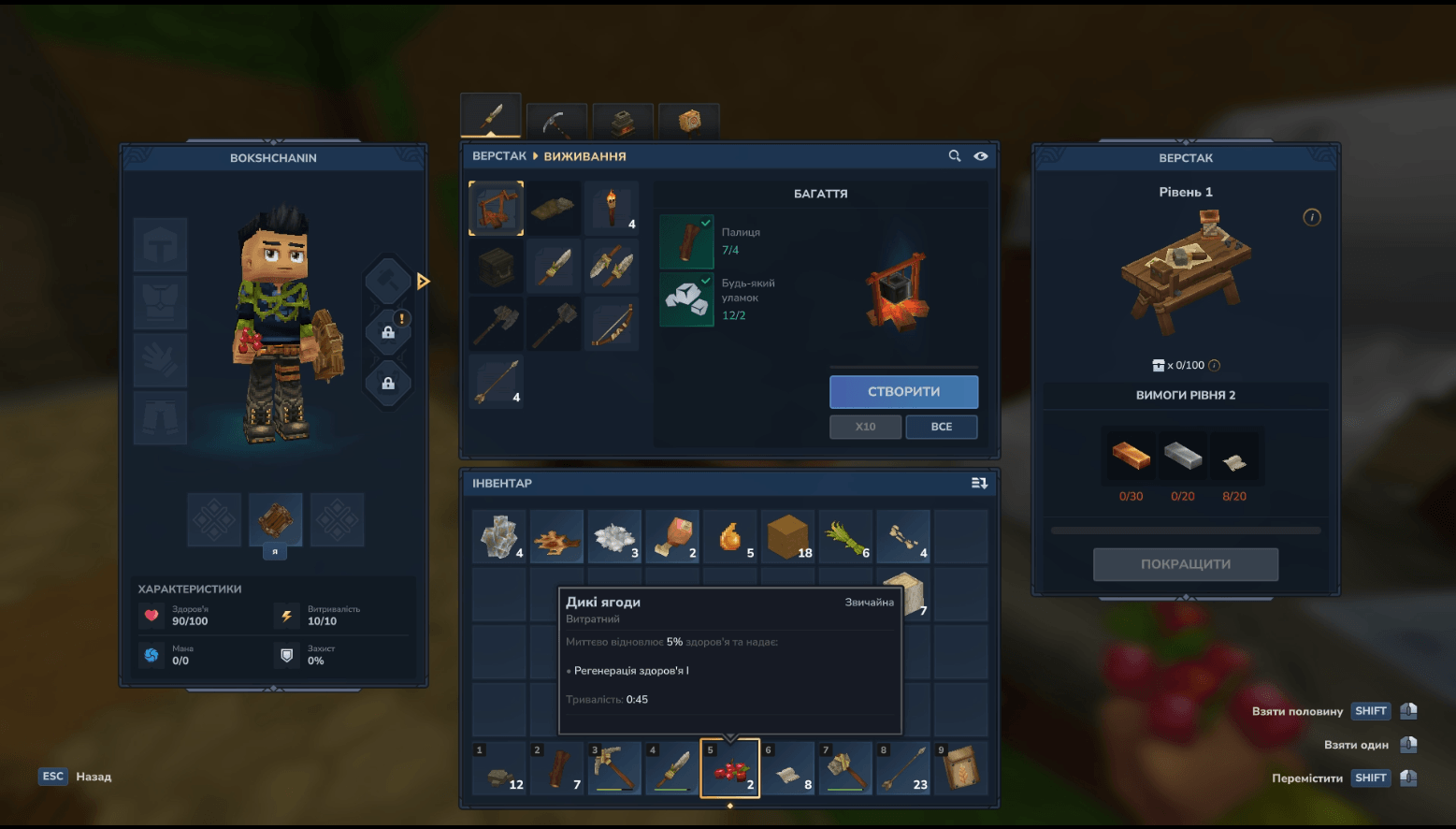Pick the dual daggers recipe
Viewport: 1456px width, 829px height.
click(612, 267)
